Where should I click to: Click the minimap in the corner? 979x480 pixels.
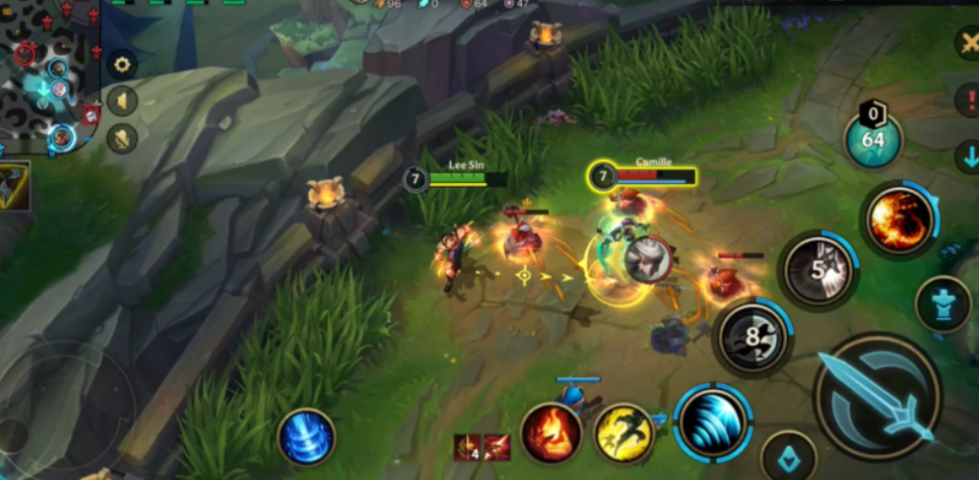50,75
